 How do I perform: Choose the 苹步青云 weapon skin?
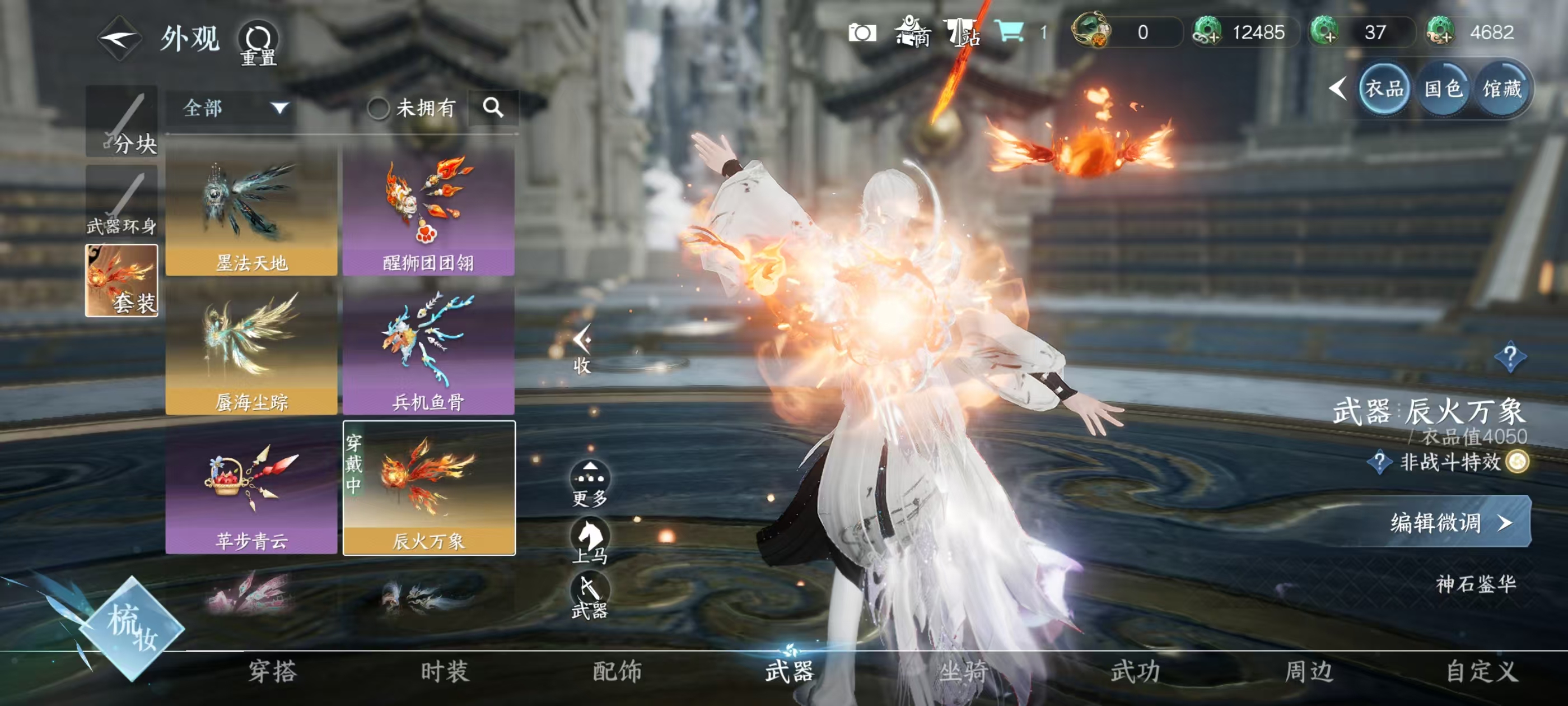click(x=251, y=489)
